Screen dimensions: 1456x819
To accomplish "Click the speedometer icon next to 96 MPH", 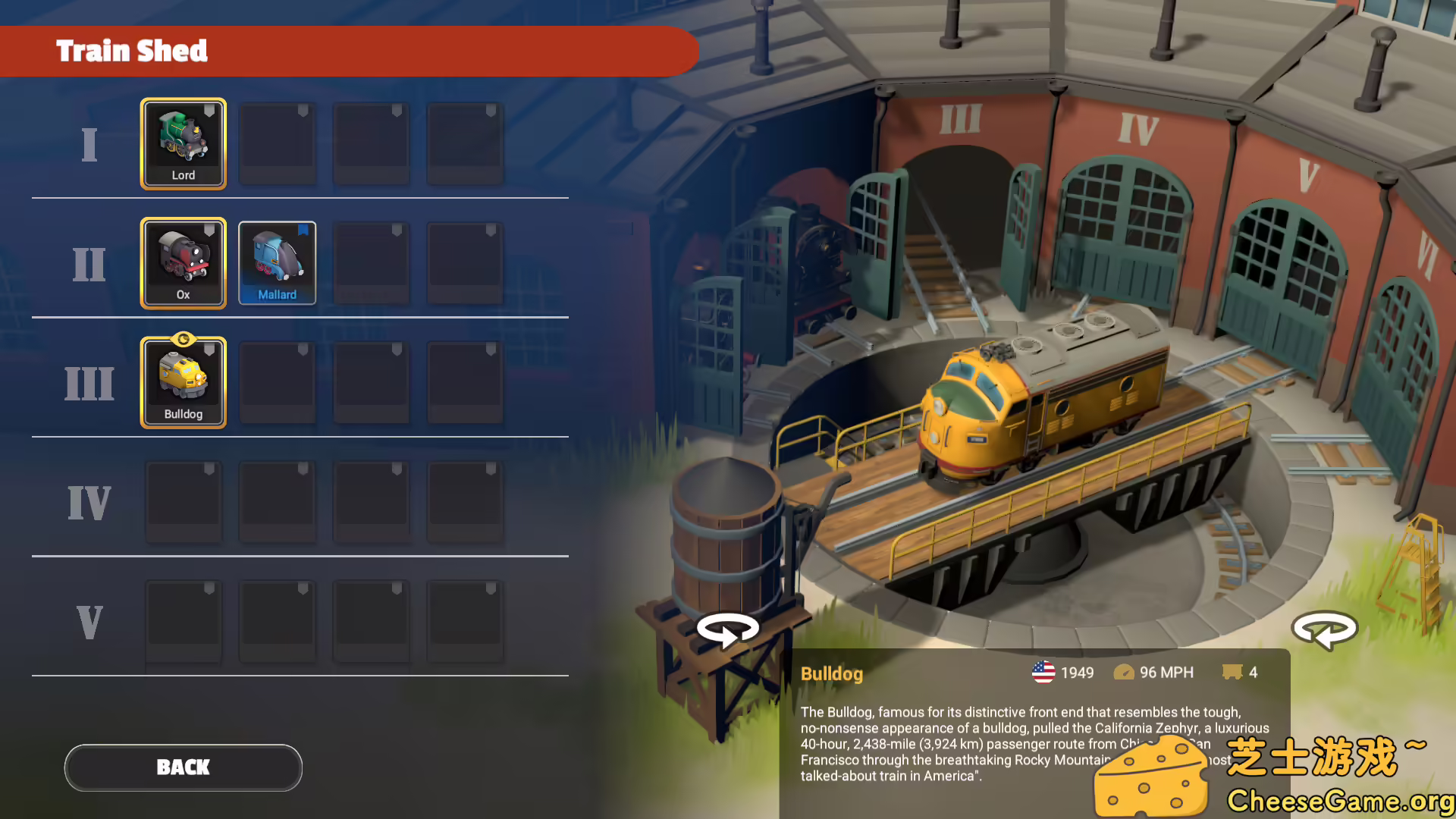I will click(1125, 672).
